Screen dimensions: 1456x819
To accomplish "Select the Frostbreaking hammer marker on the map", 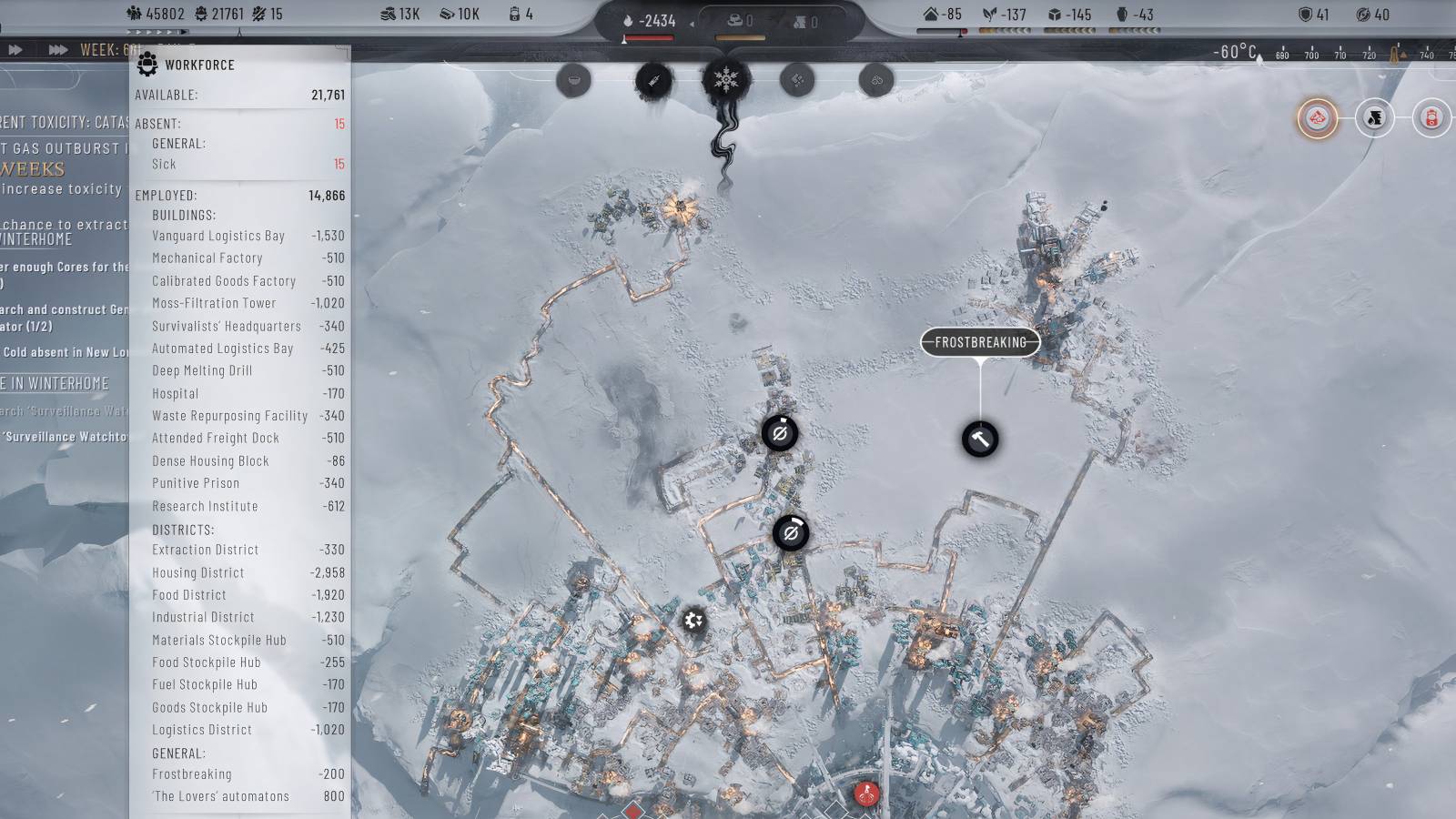I will coord(978,440).
